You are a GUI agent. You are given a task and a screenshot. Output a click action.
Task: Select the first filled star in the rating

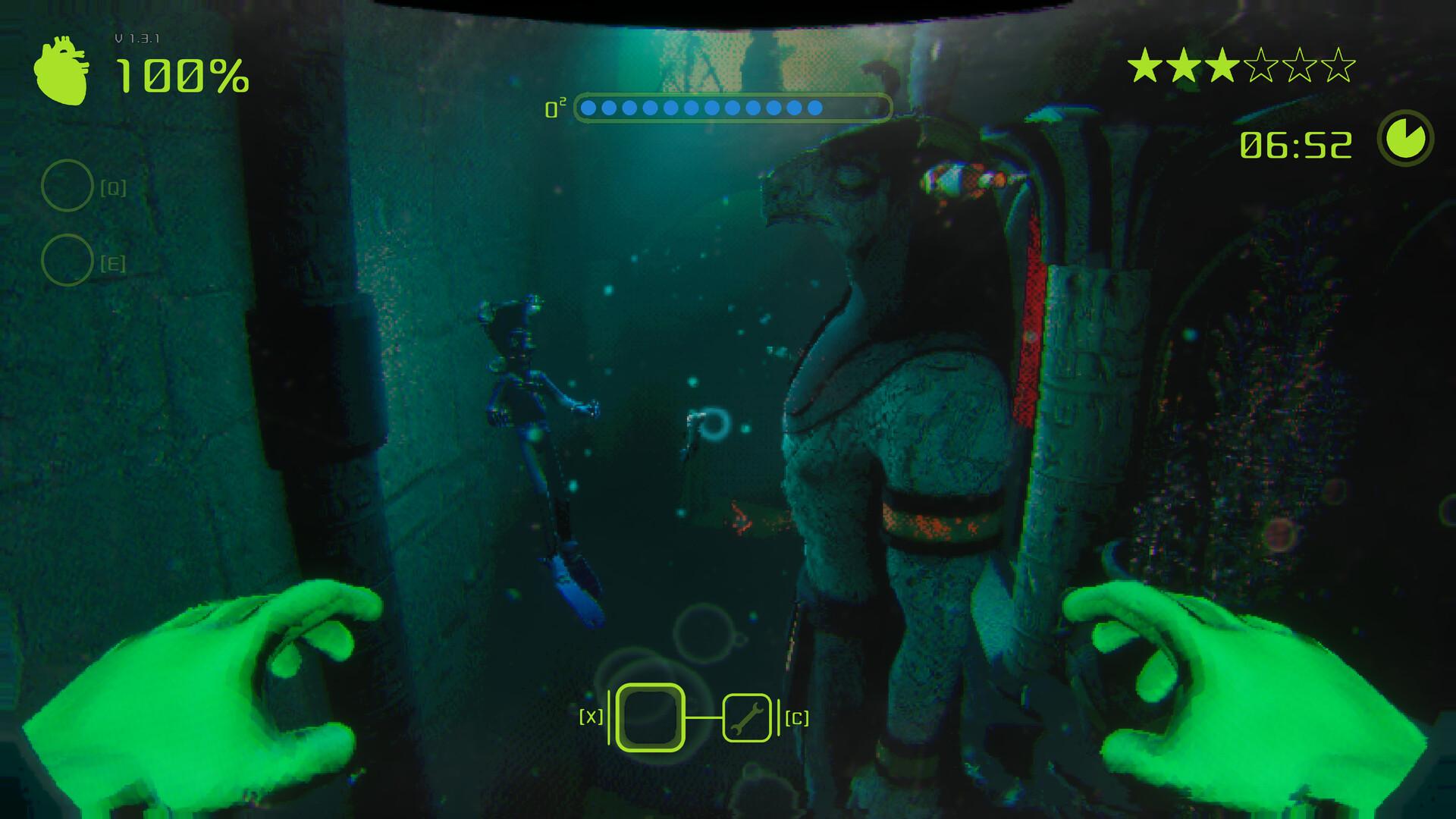1144,65
